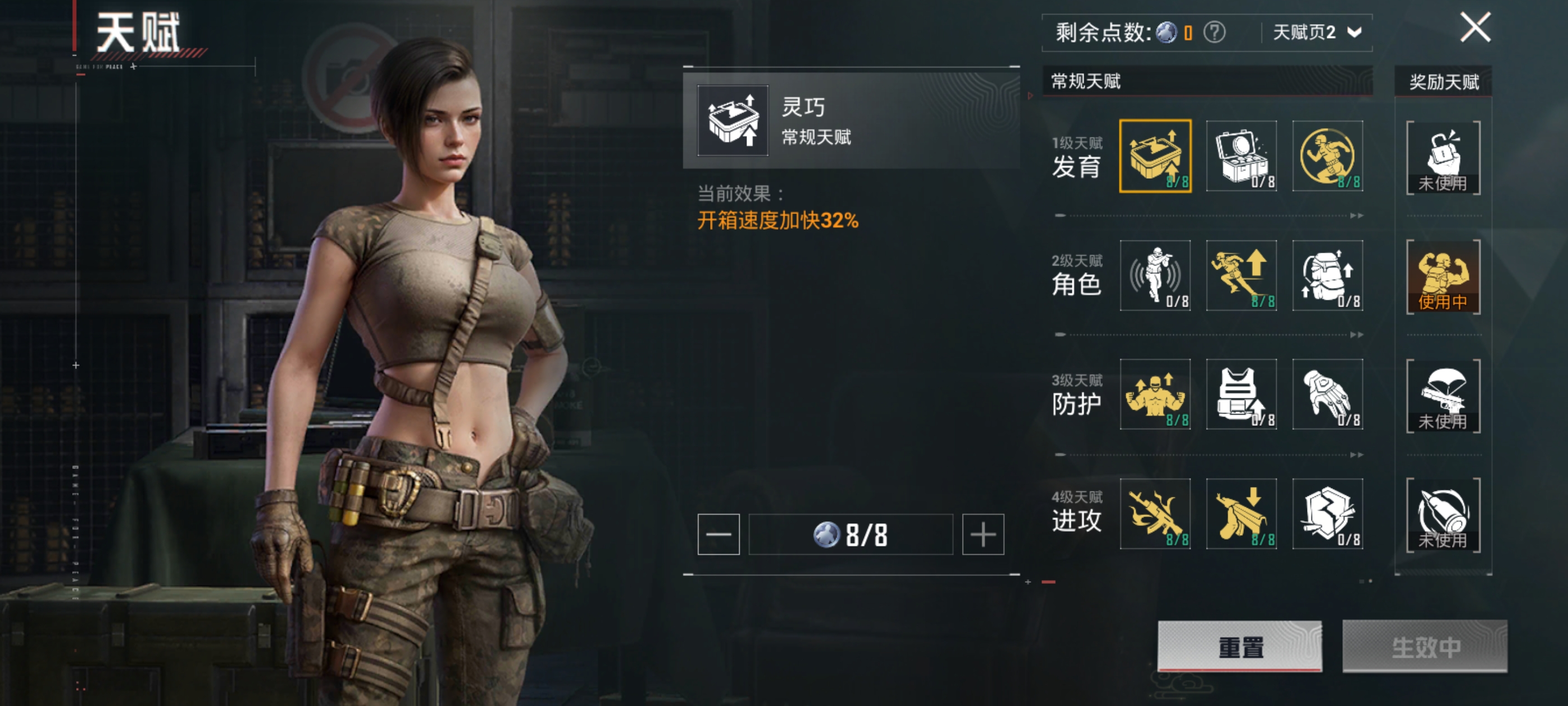This screenshot has height=706, width=1568.
Task: Pick the sprinting runner with arrow talent
Action: coord(1241,275)
